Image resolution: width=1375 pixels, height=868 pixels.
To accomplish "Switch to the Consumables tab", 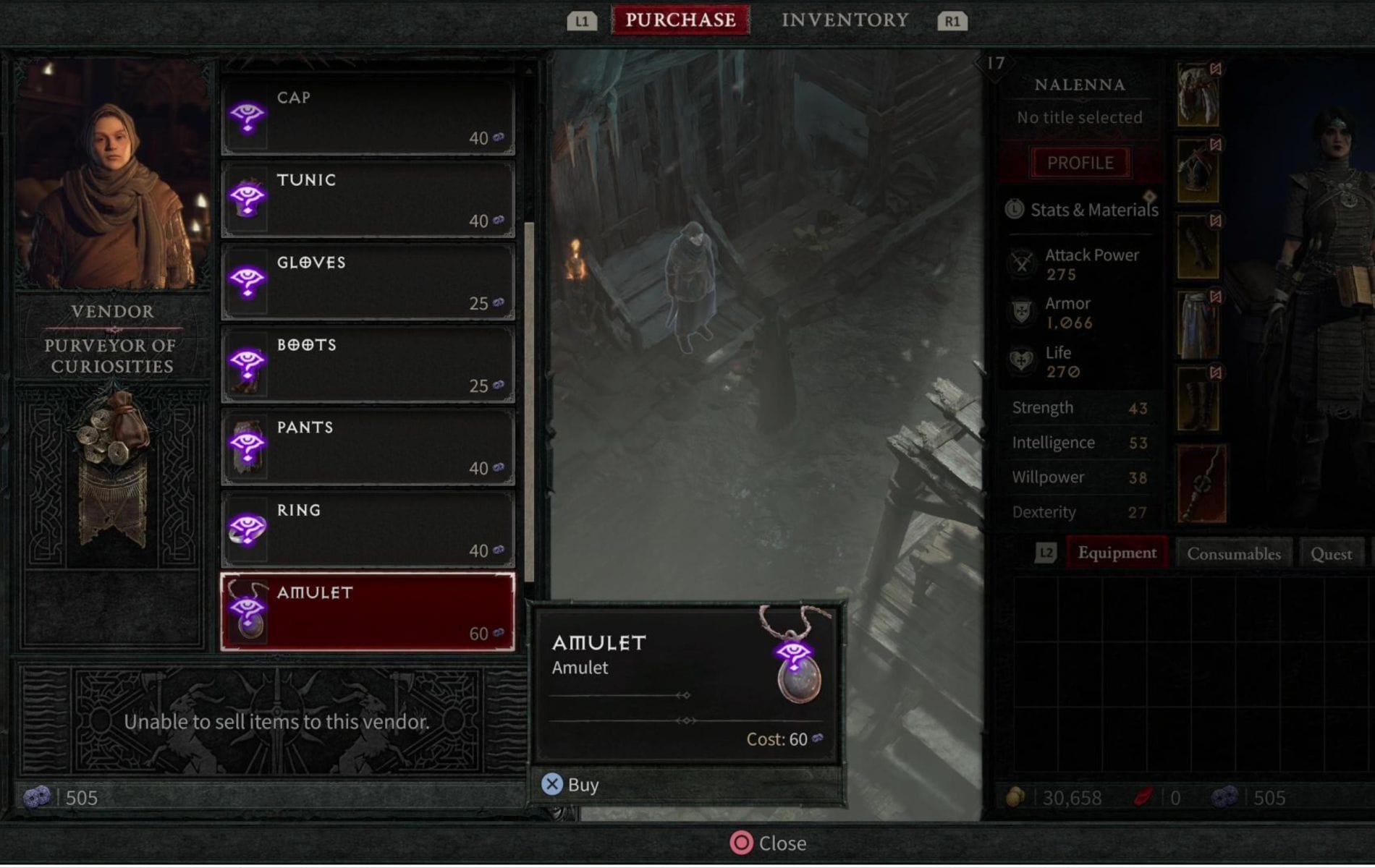I will coord(1232,553).
